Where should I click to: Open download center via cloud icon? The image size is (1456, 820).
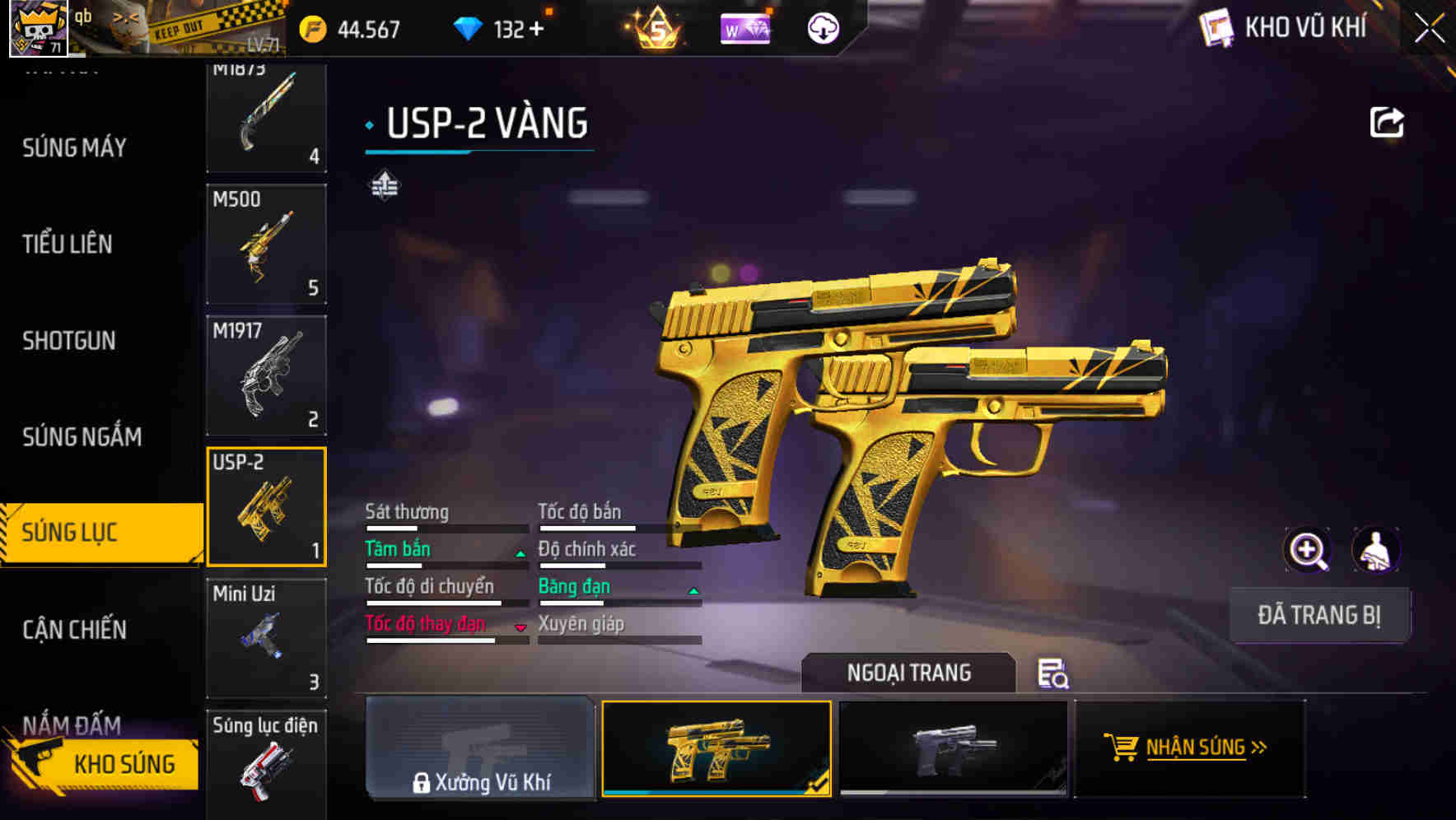[821, 30]
